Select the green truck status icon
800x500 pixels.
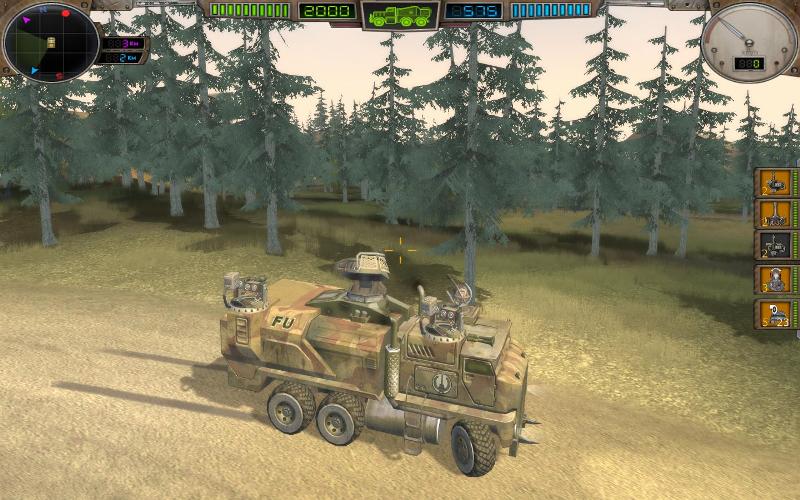tap(400, 15)
